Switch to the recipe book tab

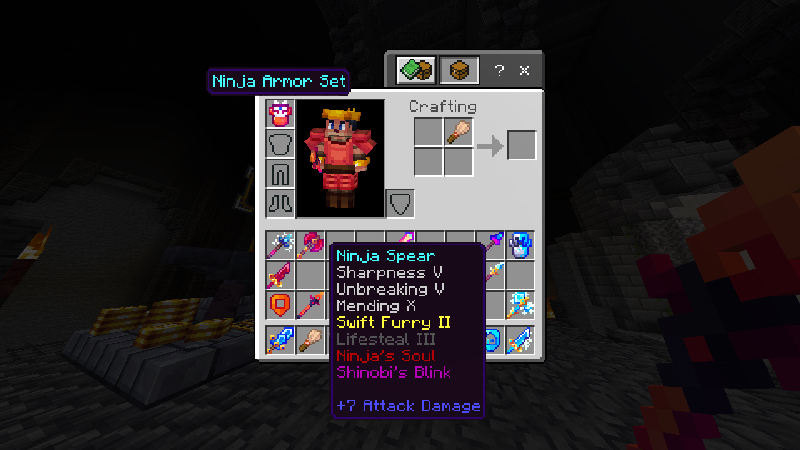415,70
